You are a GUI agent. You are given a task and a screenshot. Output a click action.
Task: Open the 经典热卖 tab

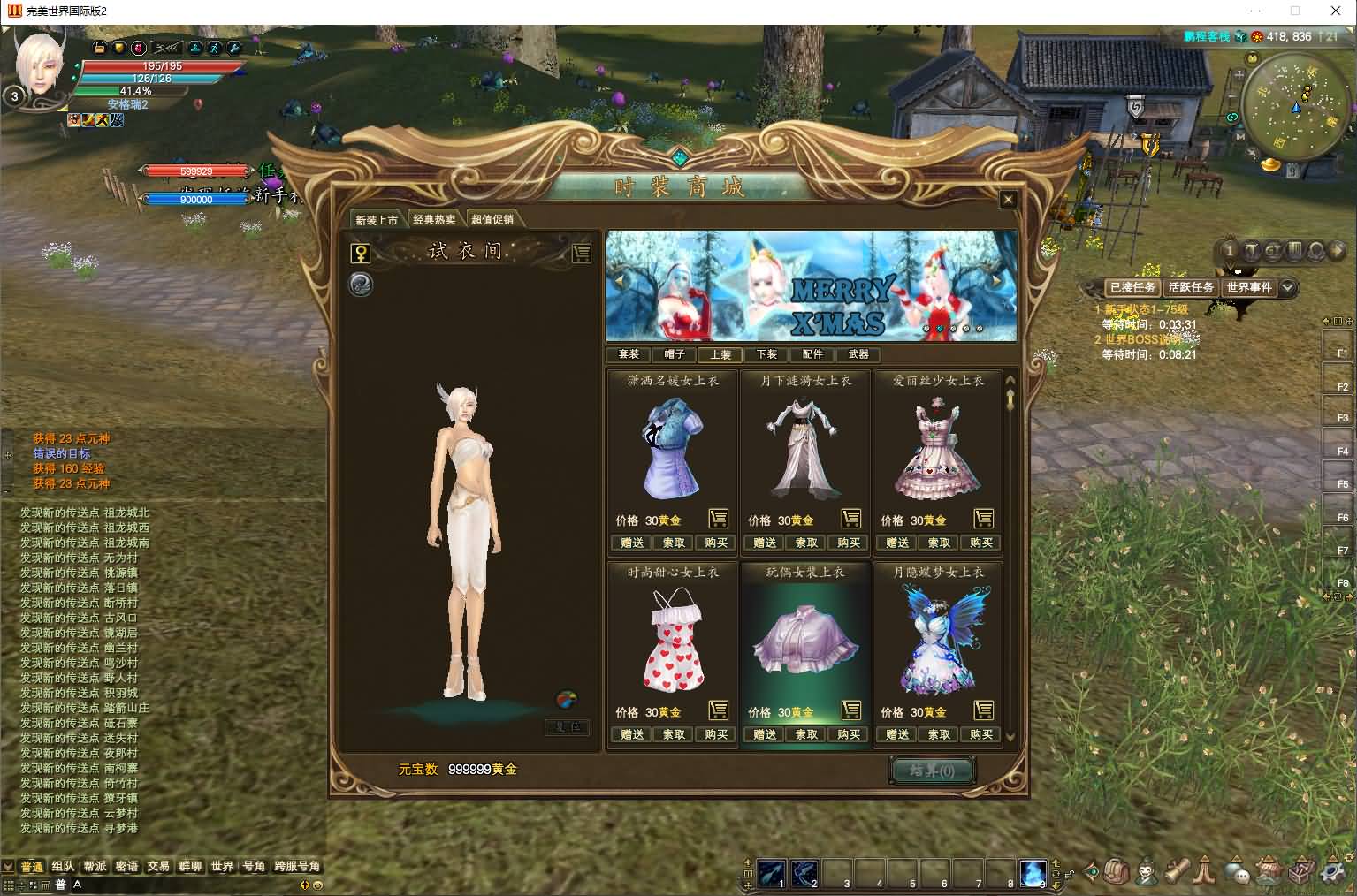[x=434, y=220]
